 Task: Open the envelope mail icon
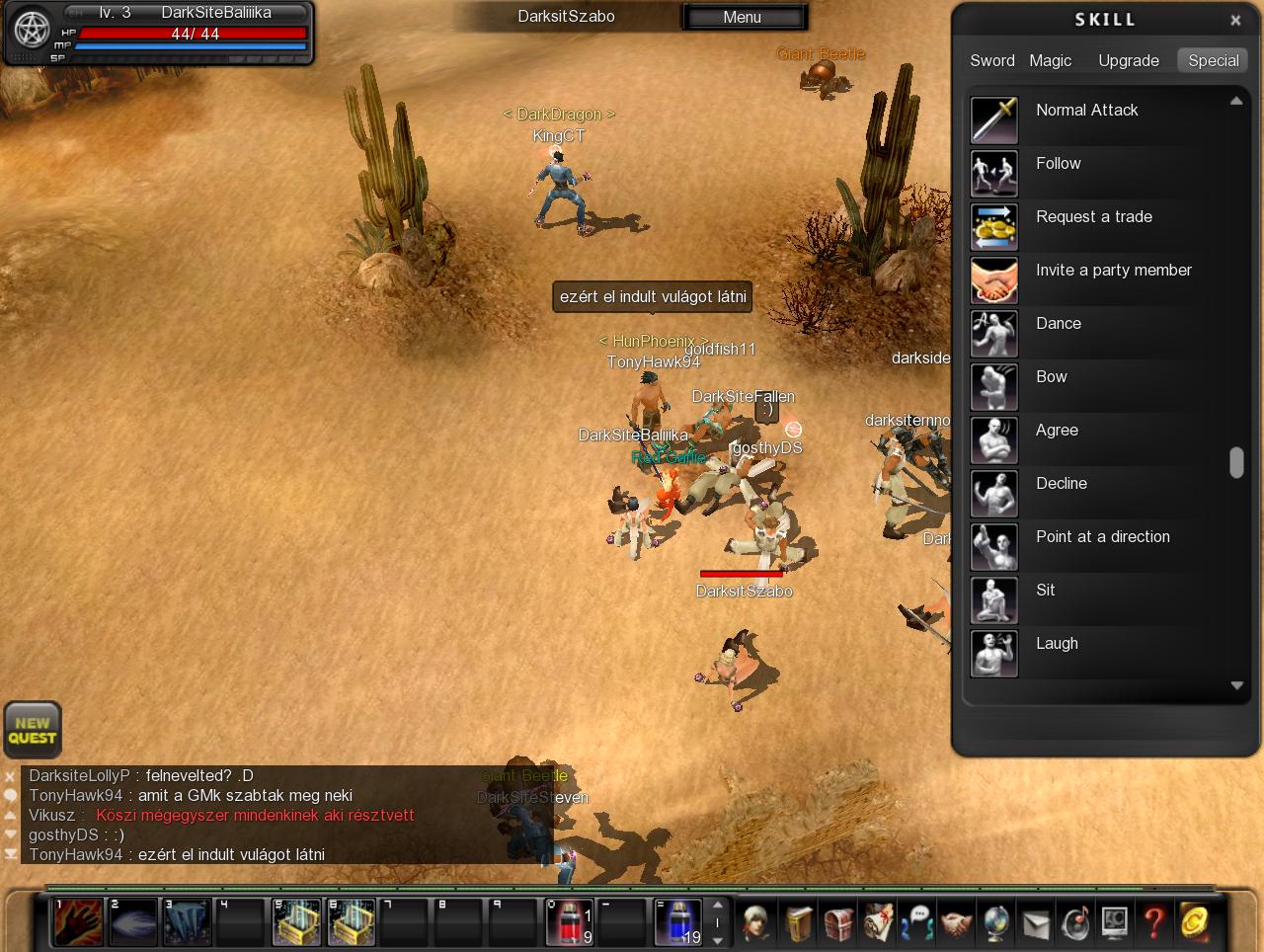pos(1035,922)
